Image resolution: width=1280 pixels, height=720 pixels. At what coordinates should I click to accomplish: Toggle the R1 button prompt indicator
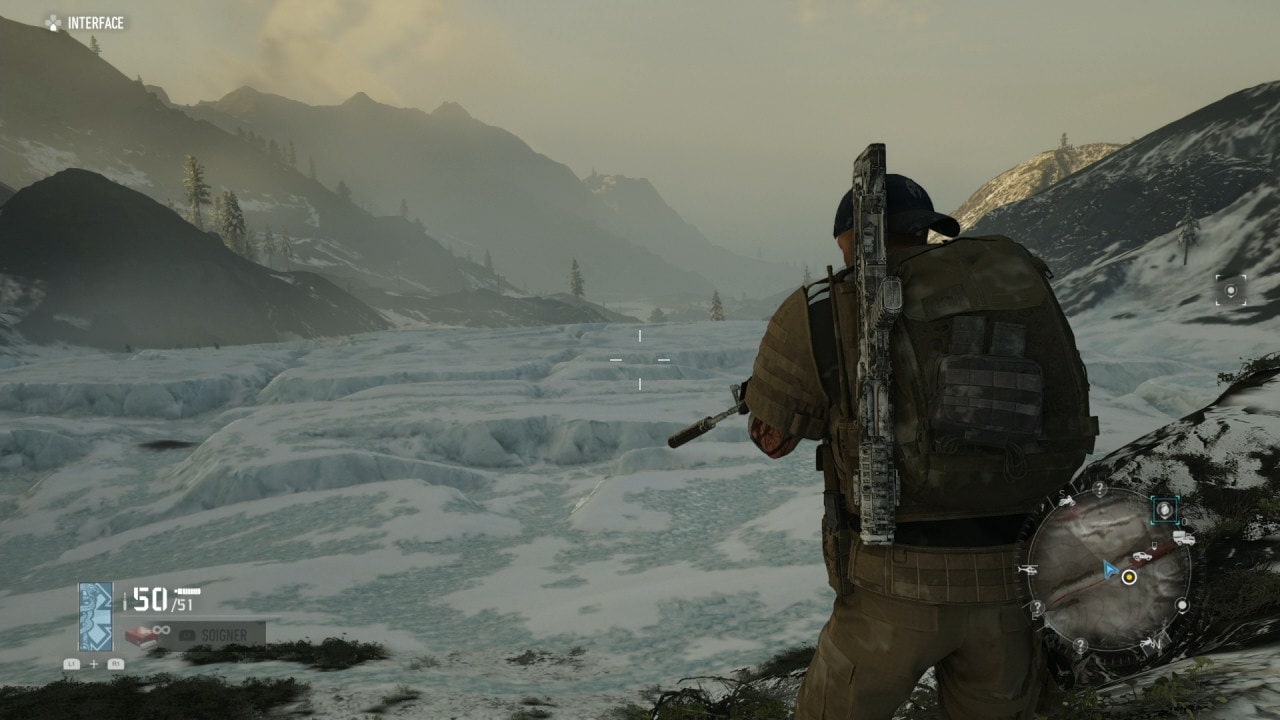117,663
